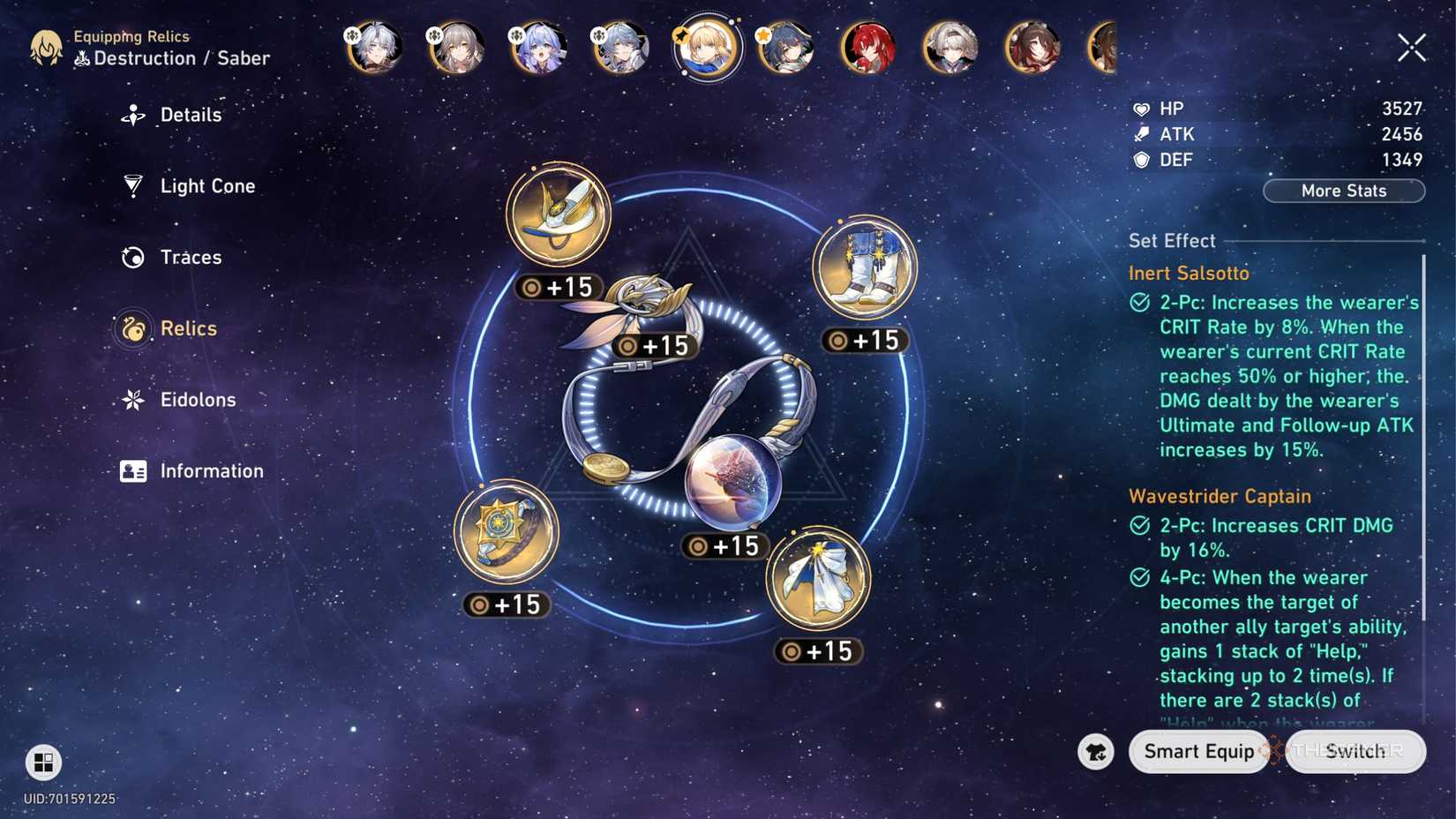The width and height of the screenshot is (1456, 819).
Task: Open the Light Cone panel in the sidebar
Action: click(x=207, y=186)
